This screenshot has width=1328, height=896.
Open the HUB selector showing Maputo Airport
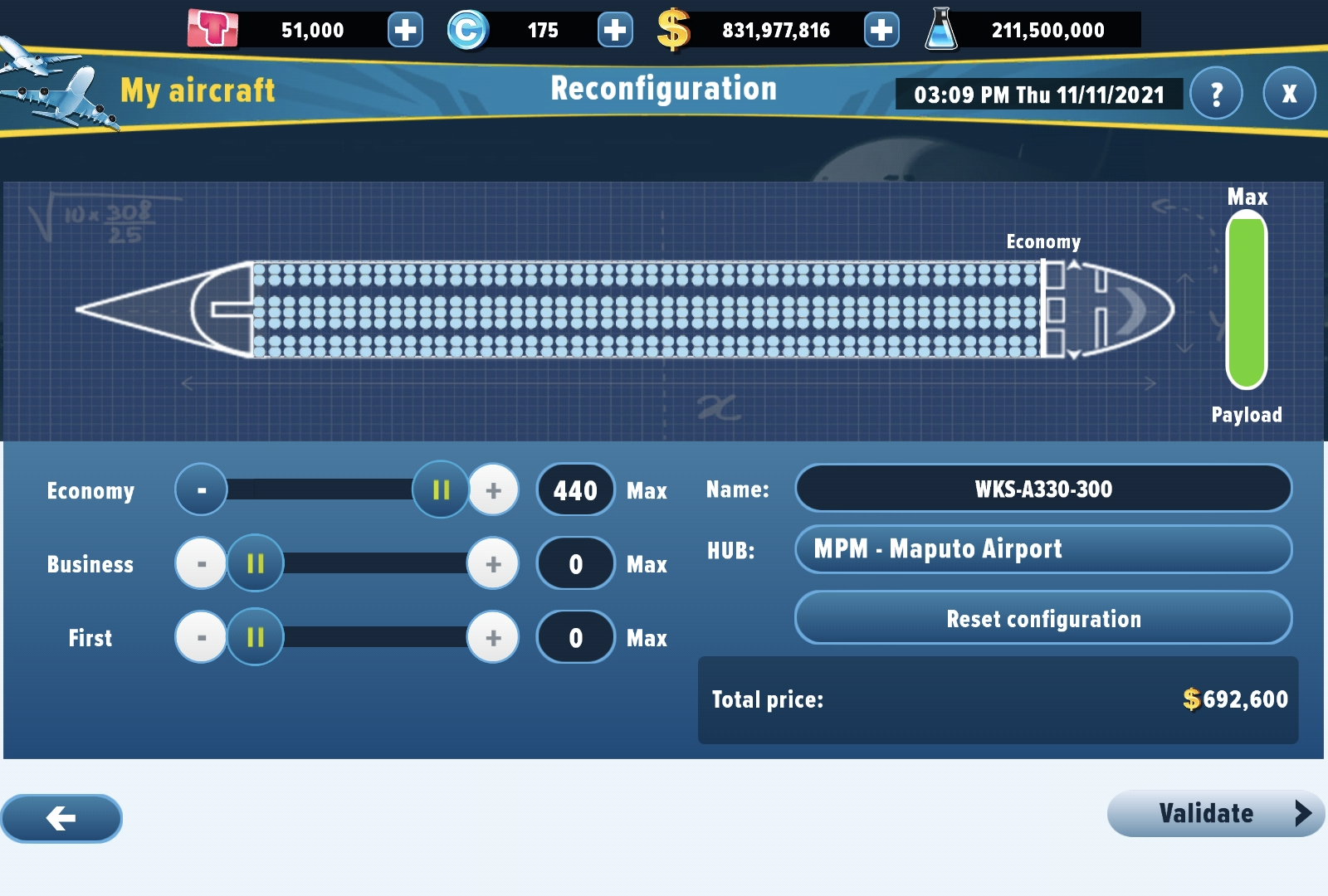[1043, 549]
